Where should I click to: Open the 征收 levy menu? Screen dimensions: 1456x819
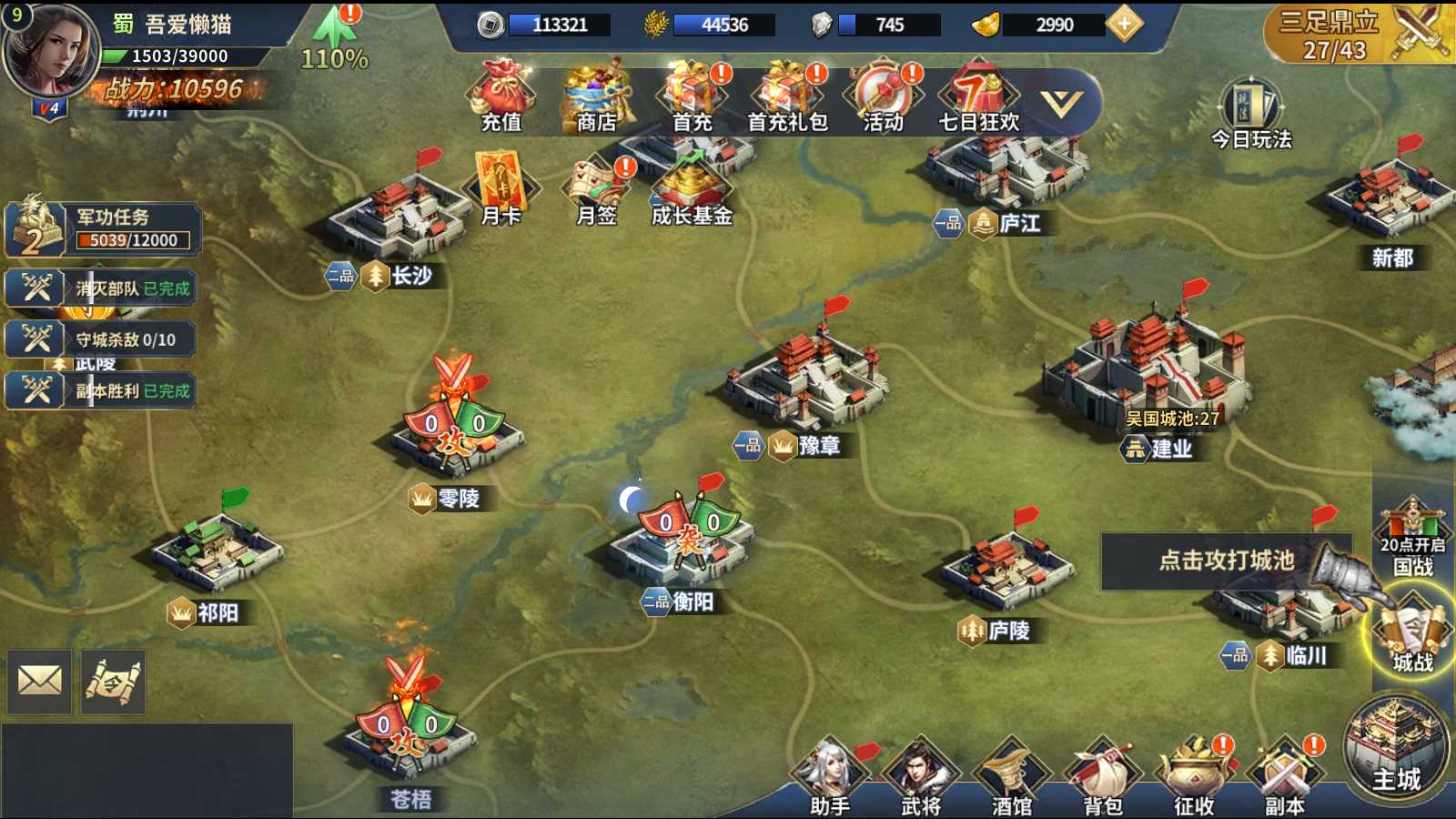point(1193,778)
